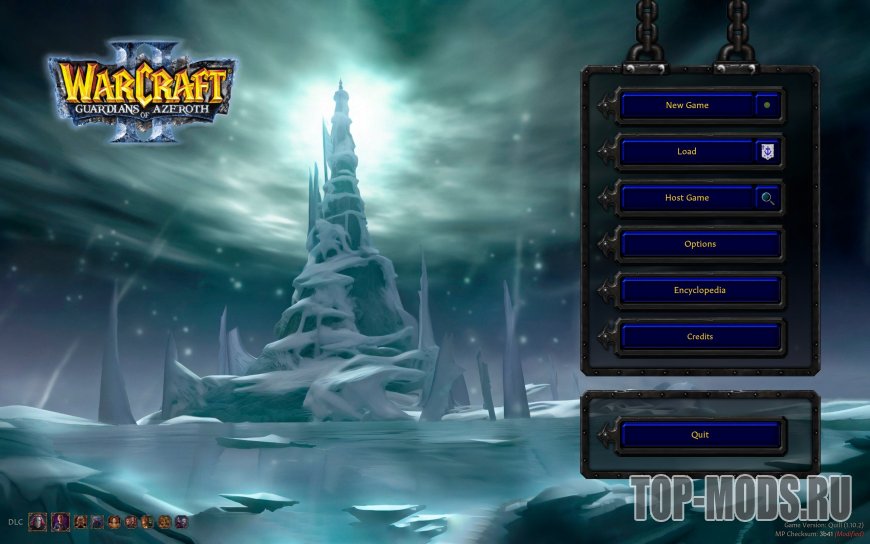The image size is (870, 544).
Task: View the Credits
Action: click(699, 337)
